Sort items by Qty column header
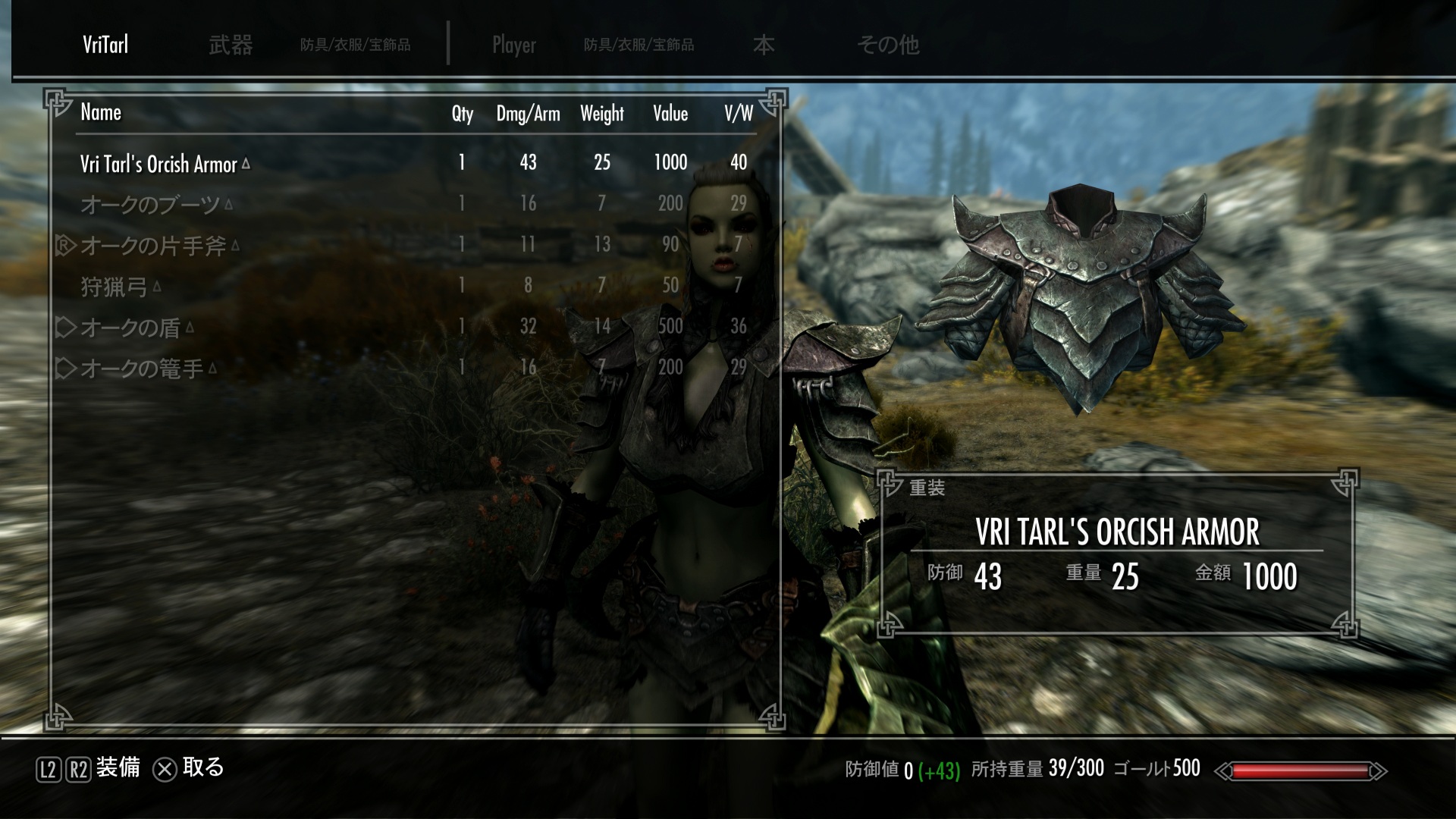1456x819 pixels. click(462, 114)
